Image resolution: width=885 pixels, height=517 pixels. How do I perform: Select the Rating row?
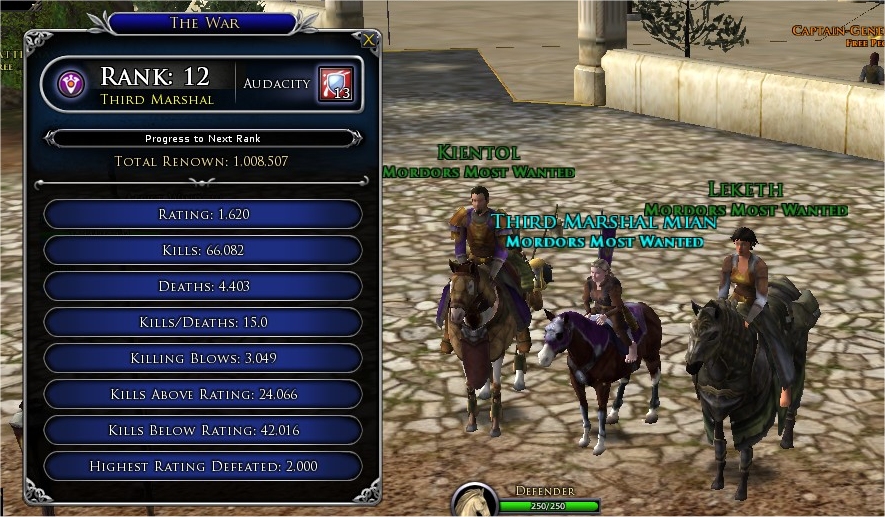click(x=203, y=214)
